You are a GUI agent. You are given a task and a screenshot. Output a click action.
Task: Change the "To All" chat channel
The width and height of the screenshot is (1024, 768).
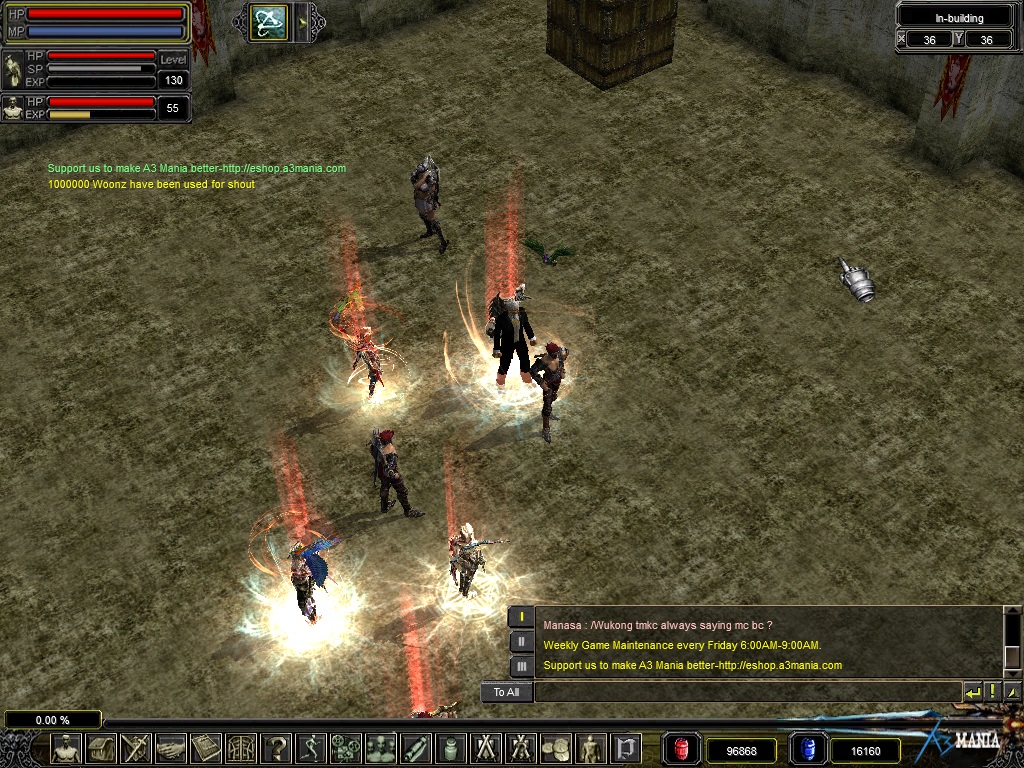point(506,692)
